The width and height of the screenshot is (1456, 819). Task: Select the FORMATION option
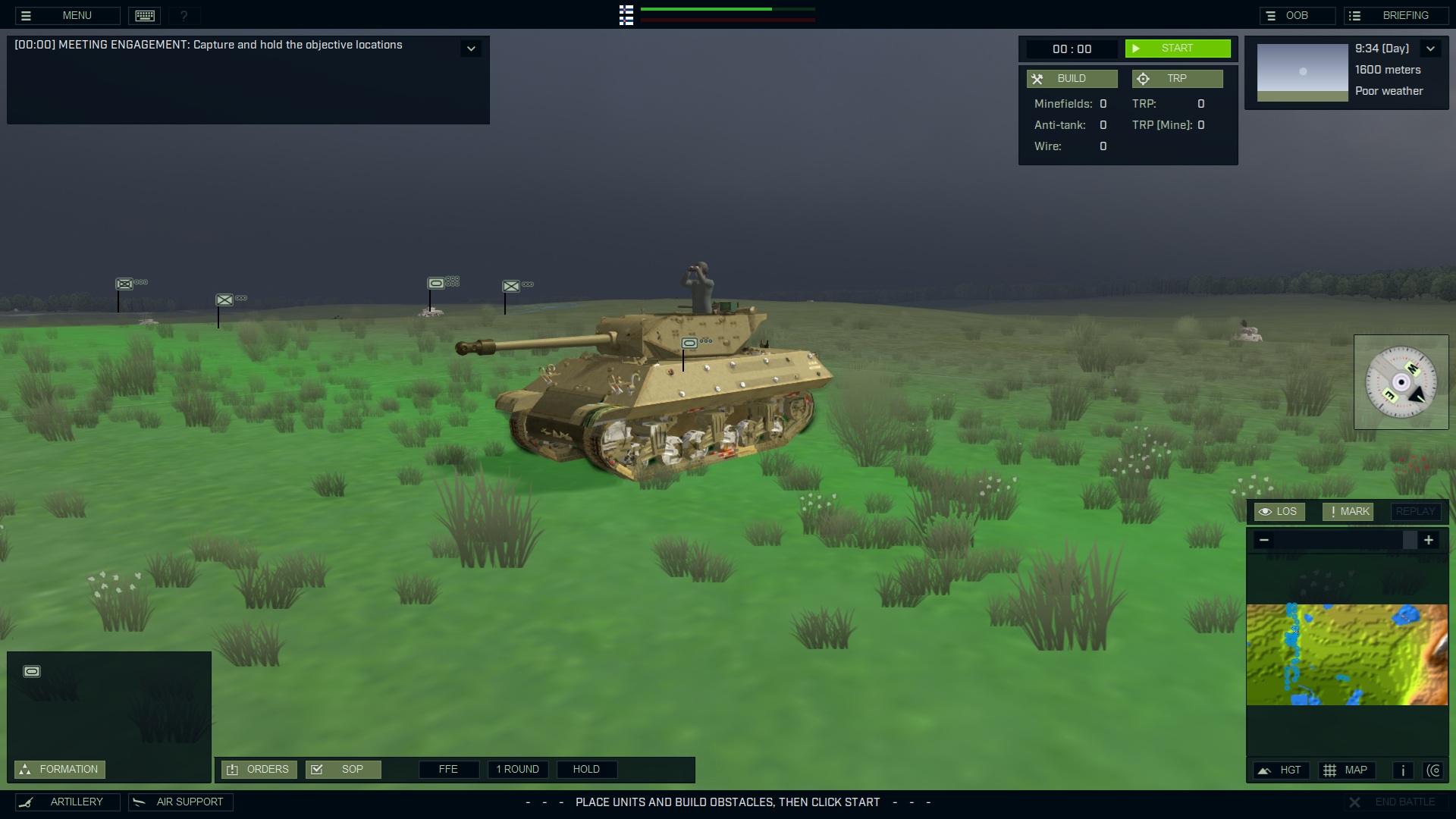pyautogui.click(x=60, y=768)
